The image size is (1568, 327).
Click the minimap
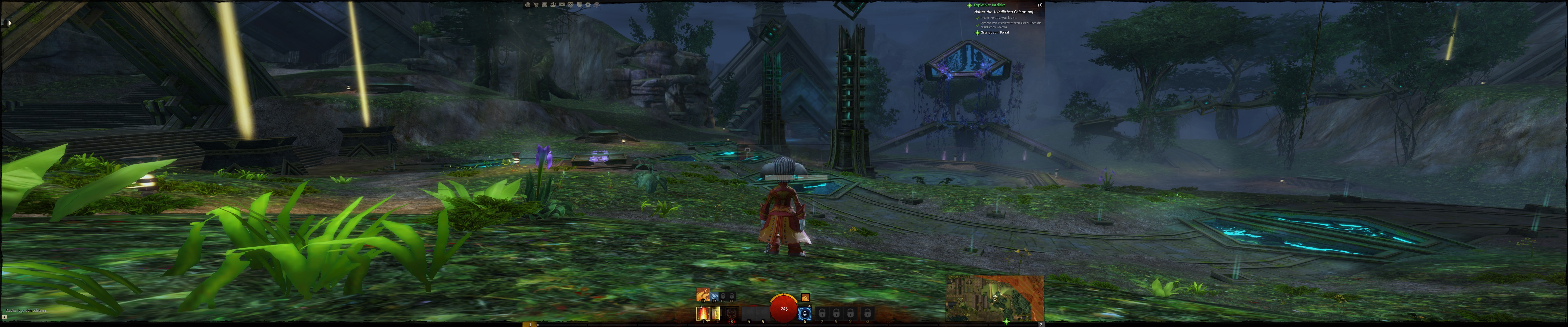pyautogui.click(x=995, y=298)
